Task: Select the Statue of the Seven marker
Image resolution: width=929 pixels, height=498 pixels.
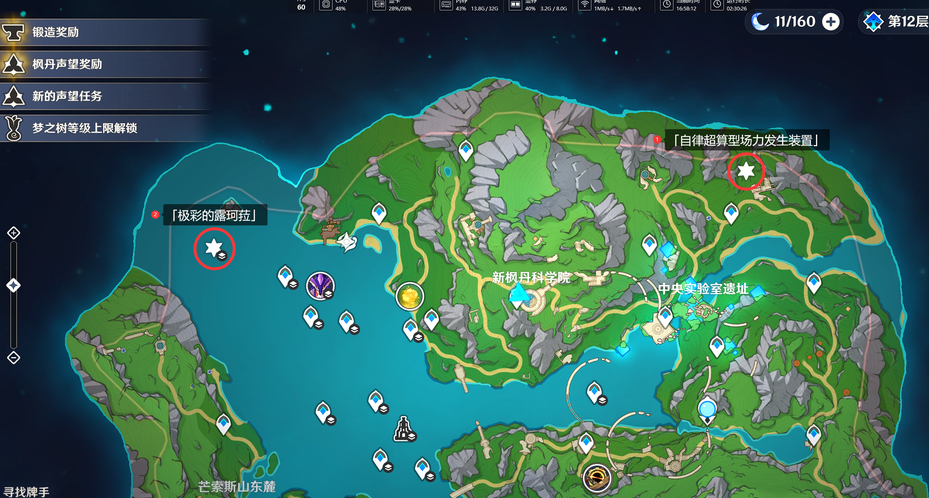Action: (x=403, y=429)
